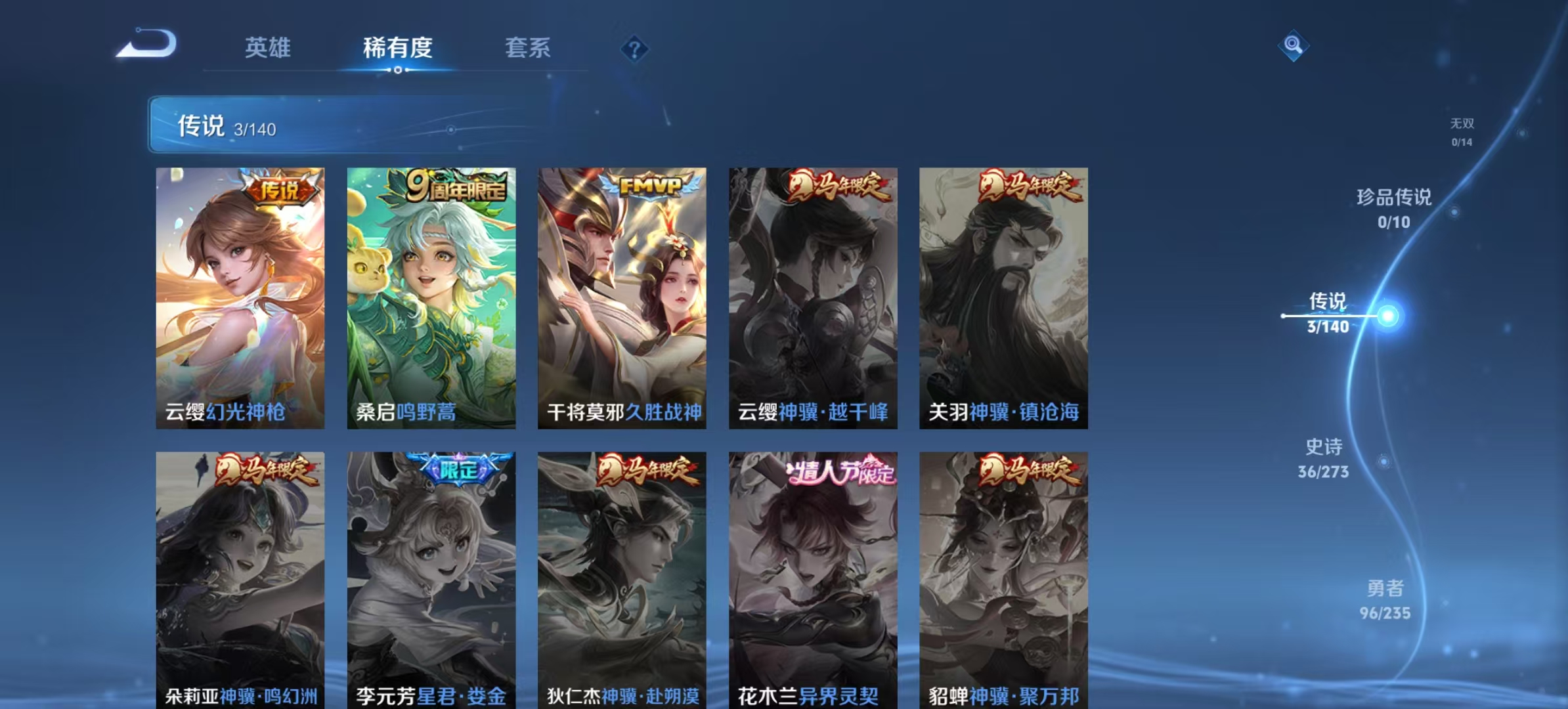
Task: Select the 稀有度 tab
Action: [397, 48]
